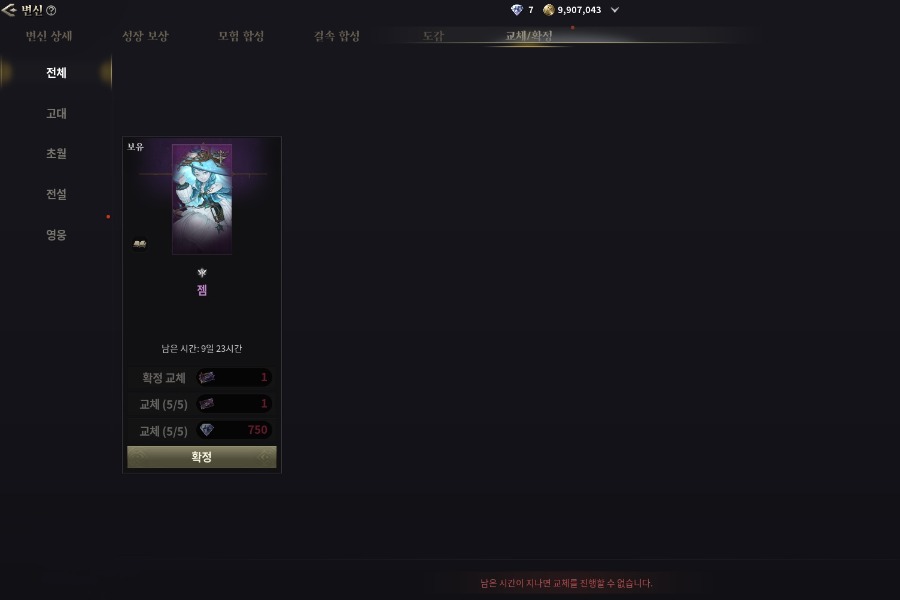The width and height of the screenshot is (900, 600).
Task: Select the 교체/확정 tab
Action: click(529, 36)
